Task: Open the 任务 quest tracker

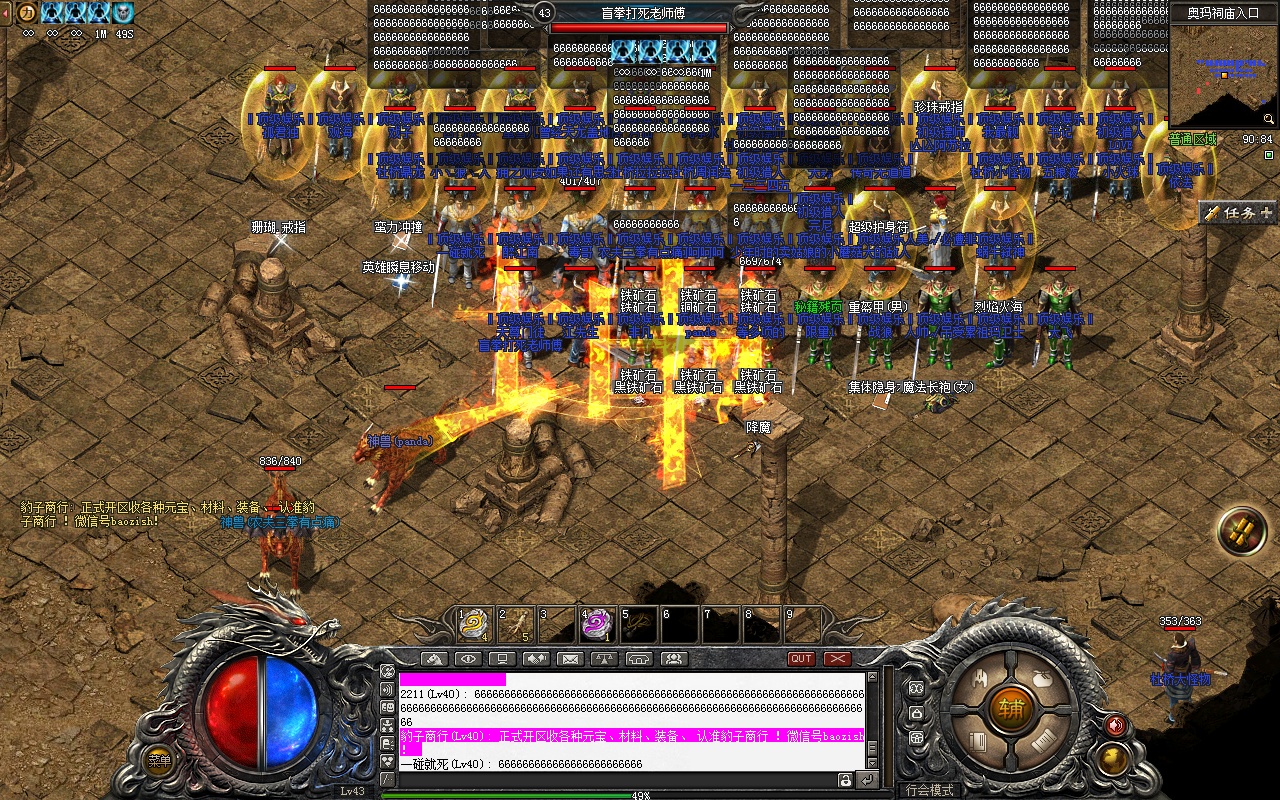Action: tap(1238, 212)
